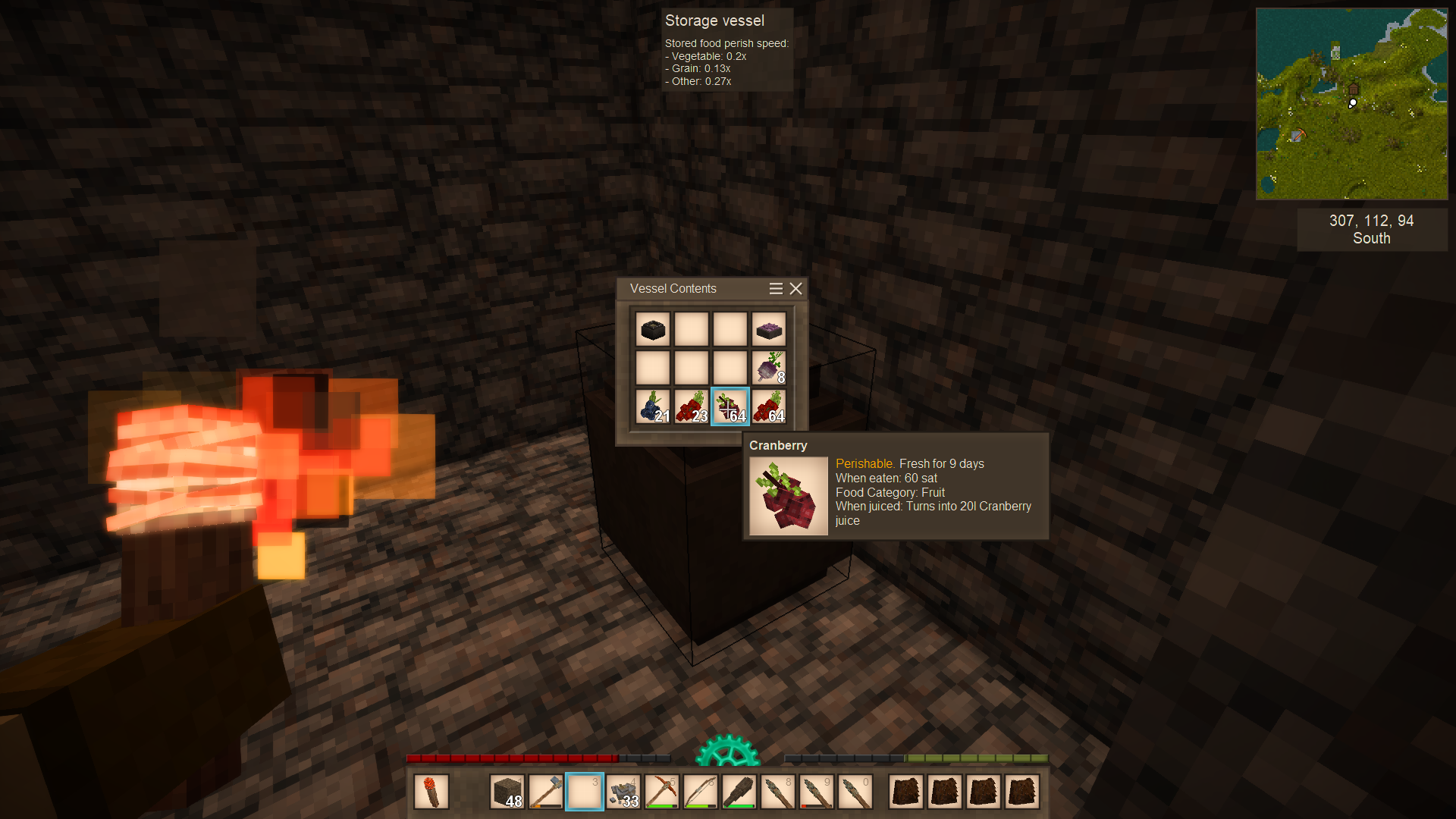Image resolution: width=1456 pixels, height=819 pixels.
Task: Open the world minimap
Action: tap(1351, 104)
